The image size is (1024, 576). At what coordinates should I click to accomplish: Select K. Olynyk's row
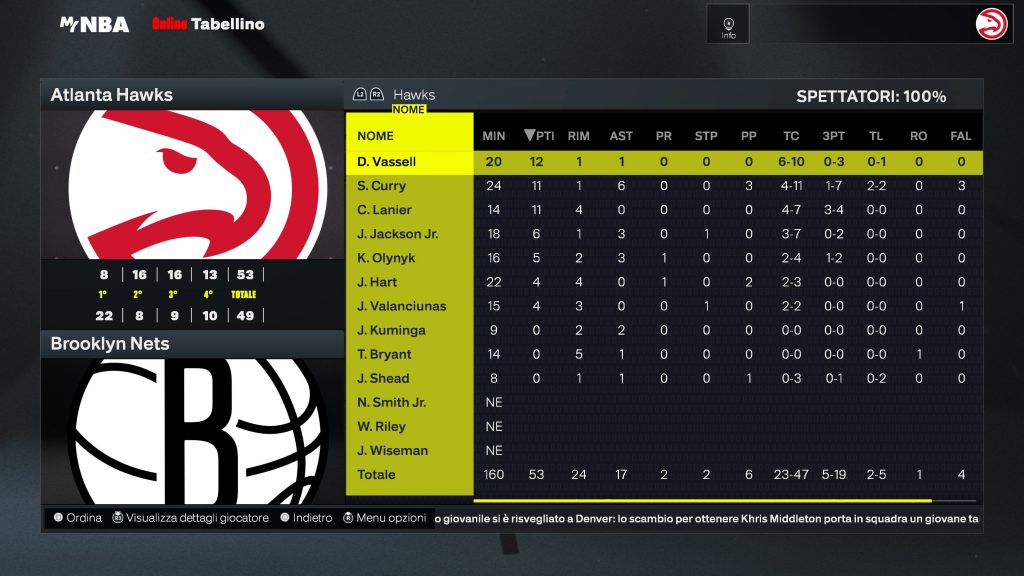coord(385,258)
